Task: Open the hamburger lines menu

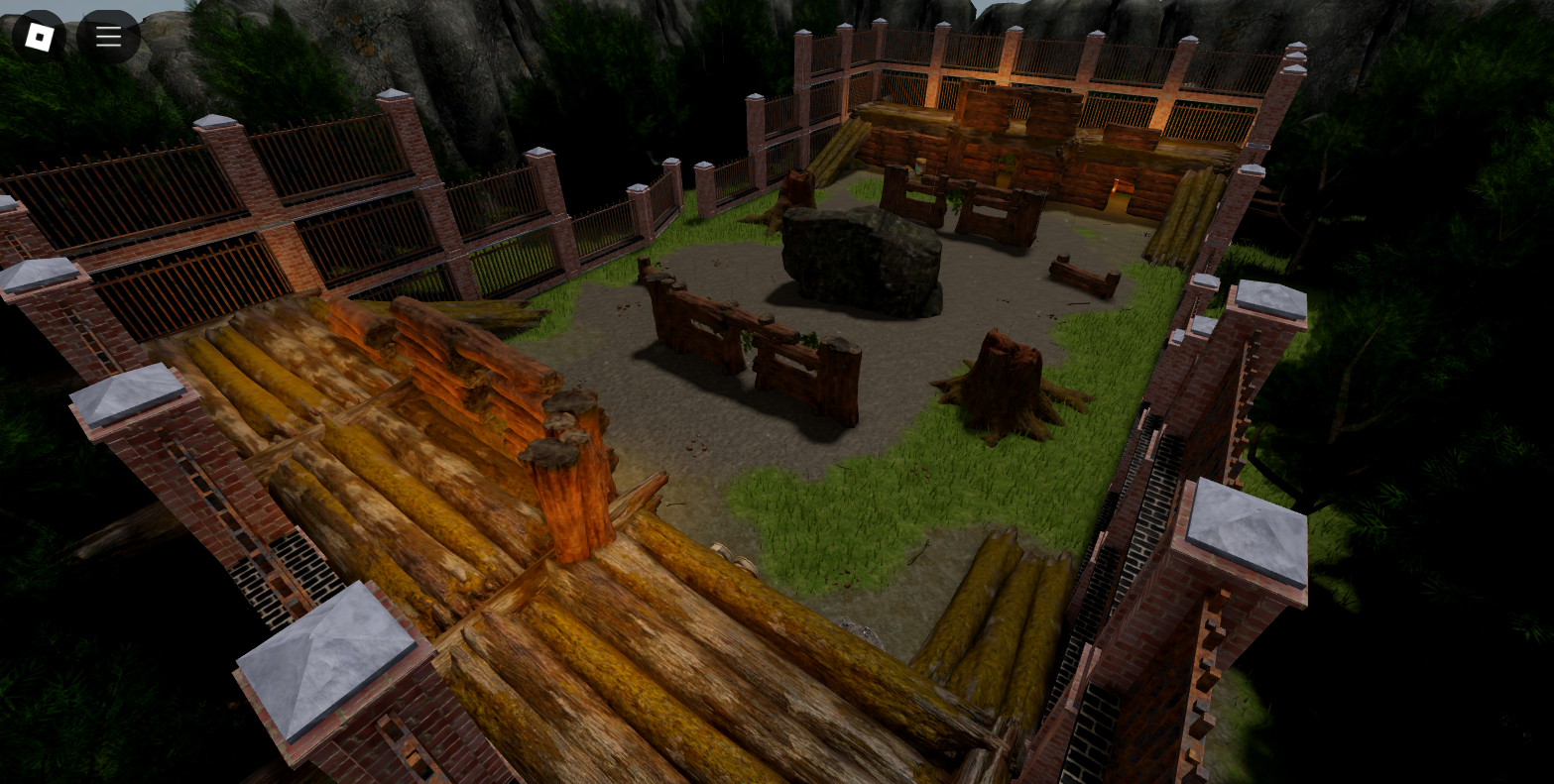Action: 108,38
